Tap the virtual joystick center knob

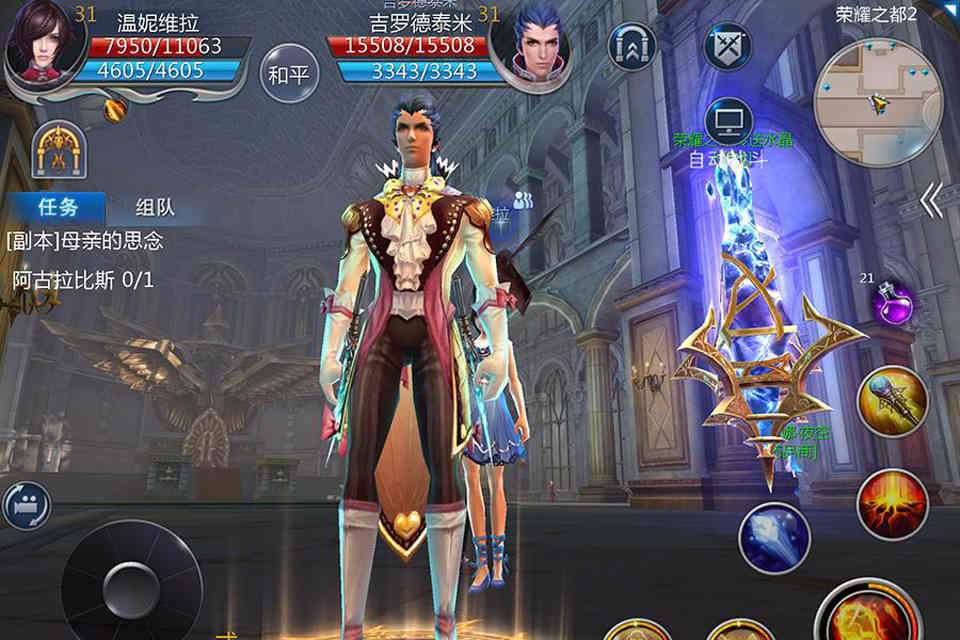132,583
